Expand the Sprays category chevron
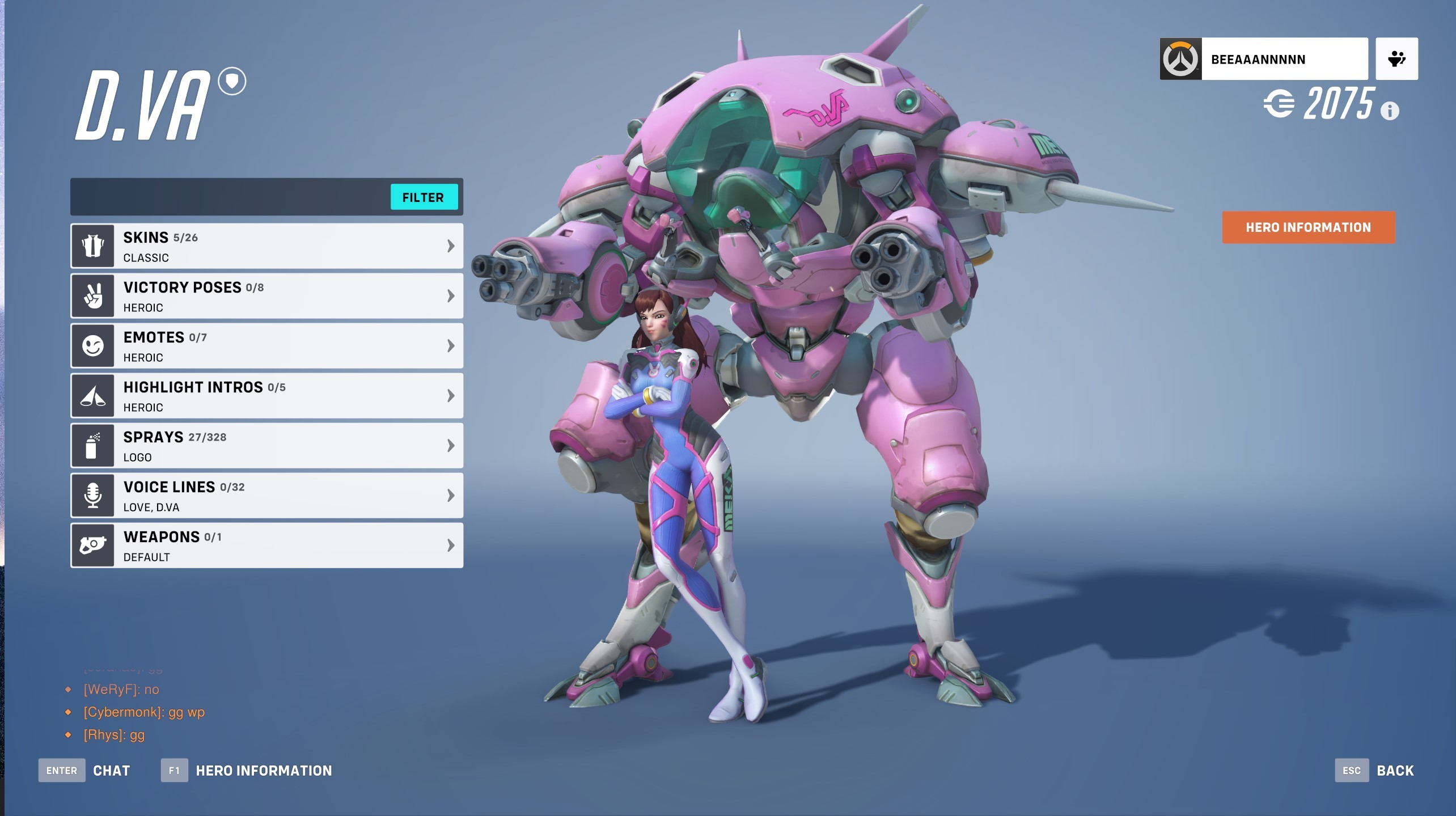This screenshot has width=1456, height=816. click(450, 445)
